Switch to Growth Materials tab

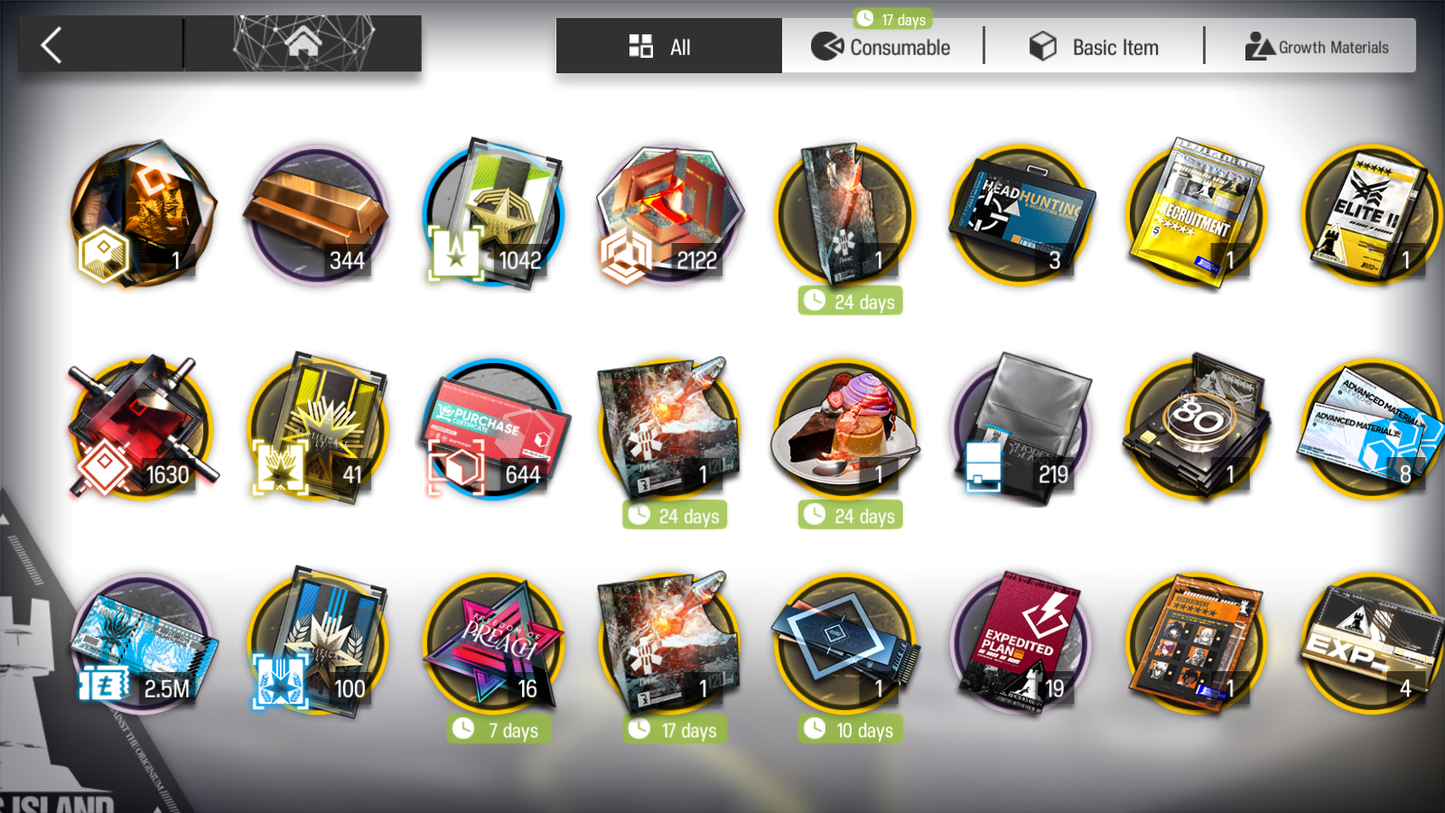pyautogui.click(x=1316, y=47)
